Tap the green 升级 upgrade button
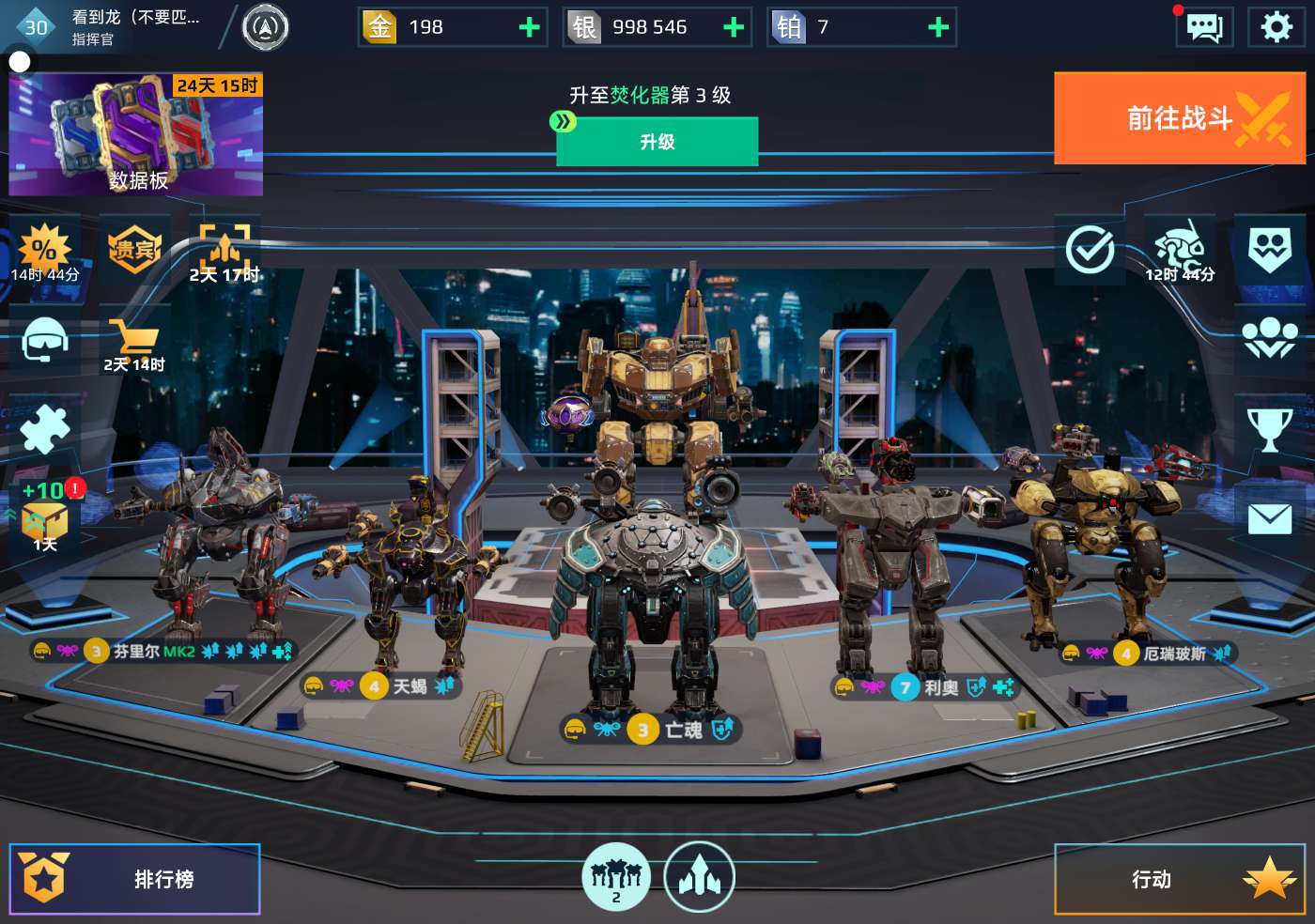Image resolution: width=1315 pixels, height=924 pixels. click(x=657, y=142)
